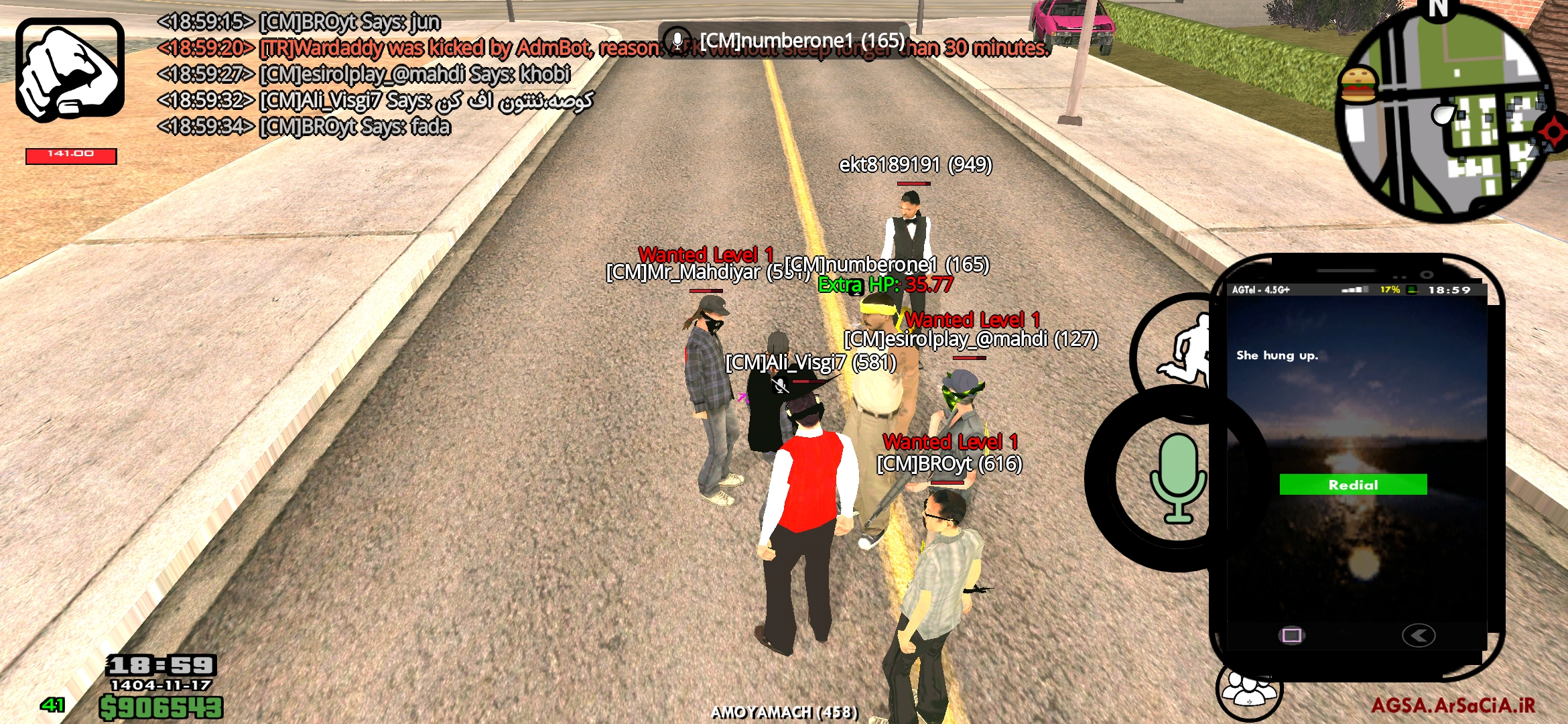Tap the mic icon next to numberone1's name banner

point(678,40)
